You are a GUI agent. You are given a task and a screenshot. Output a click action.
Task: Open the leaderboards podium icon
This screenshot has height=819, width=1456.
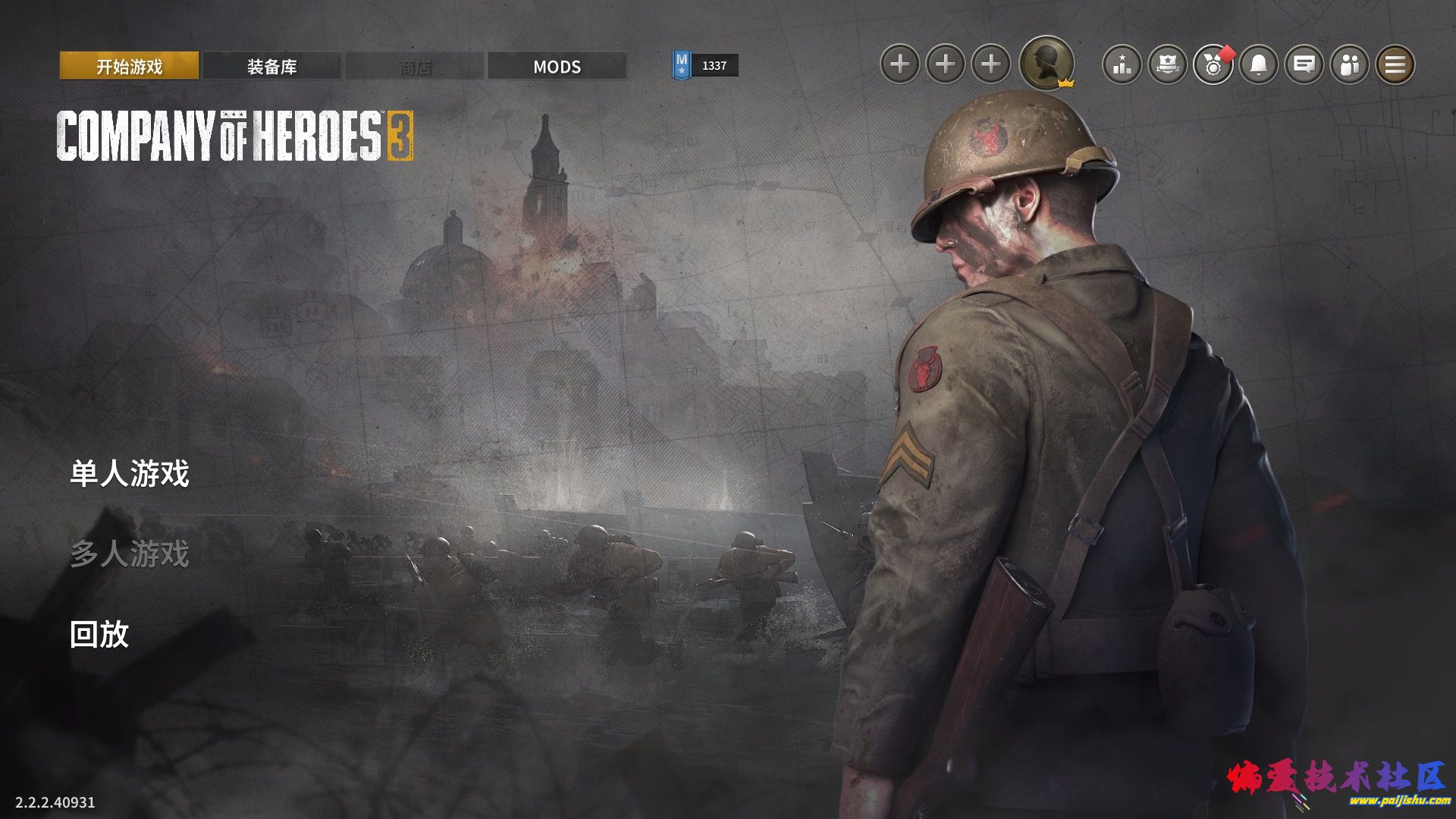[1122, 64]
